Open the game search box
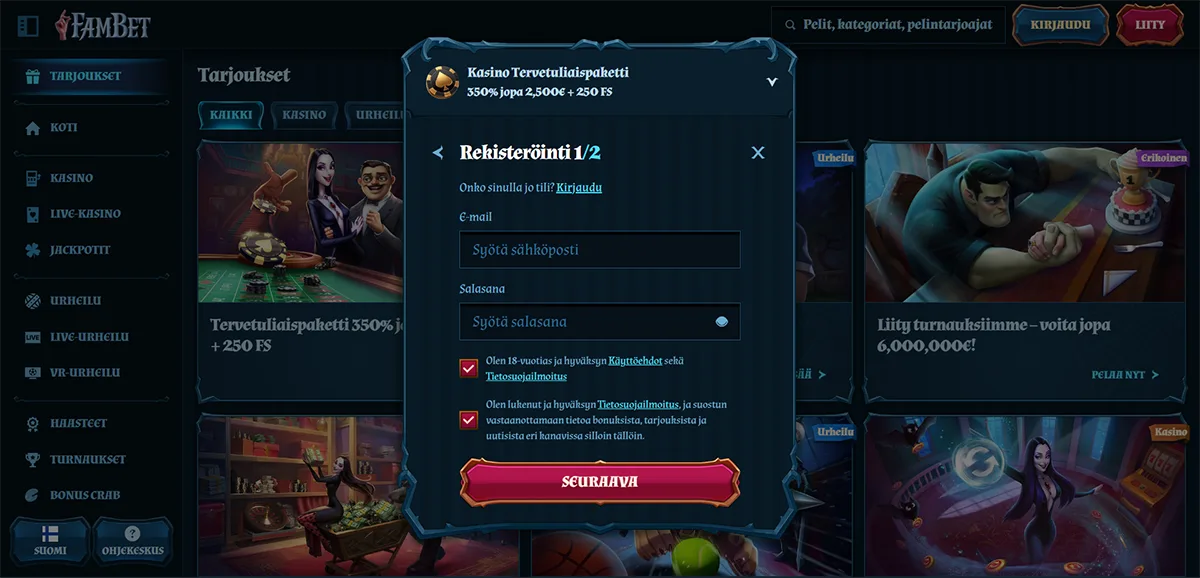The width and height of the screenshot is (1200, 578). [x=887, y=25]
